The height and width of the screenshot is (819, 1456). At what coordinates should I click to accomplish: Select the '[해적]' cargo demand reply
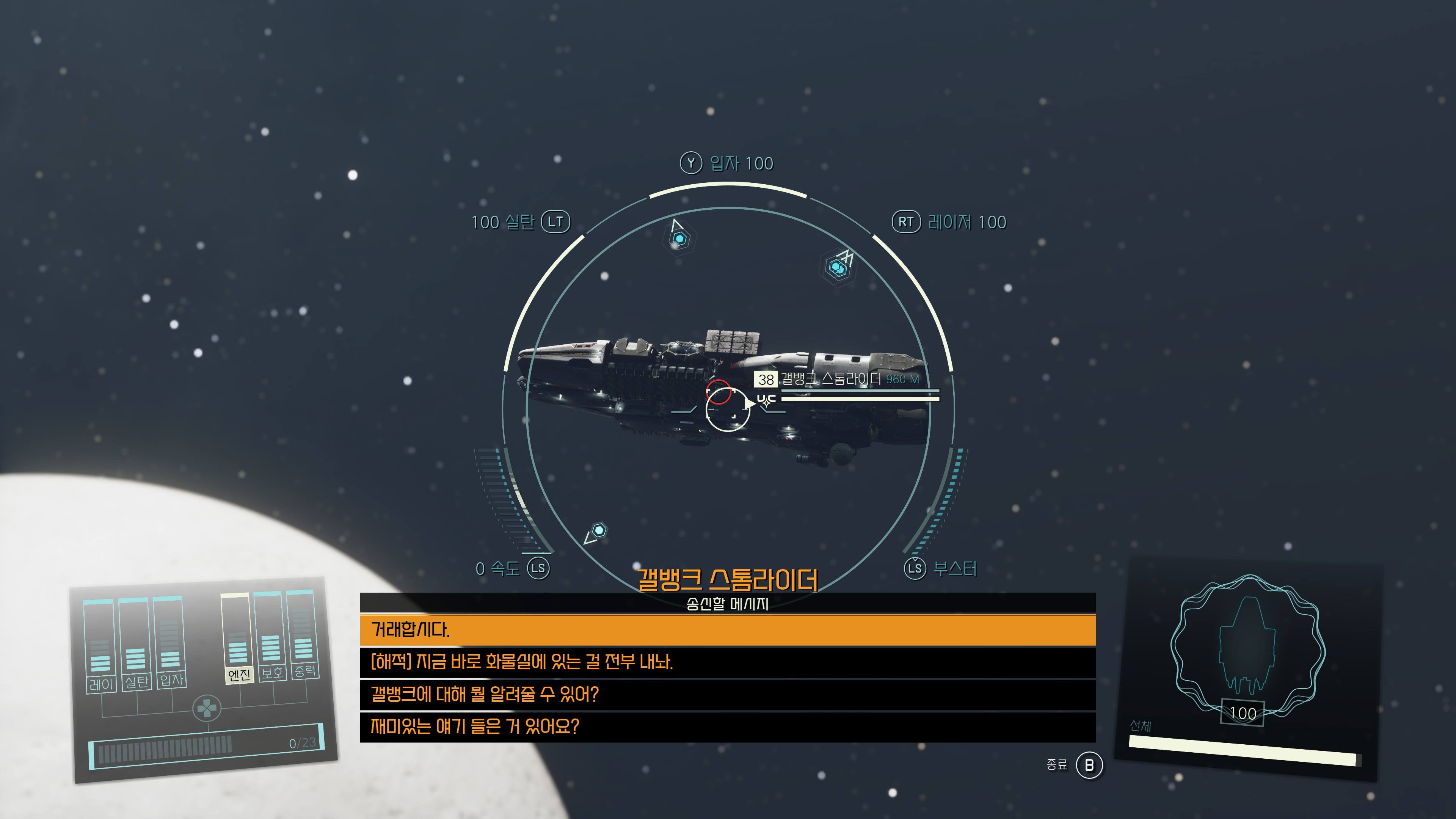coord(728,662)
